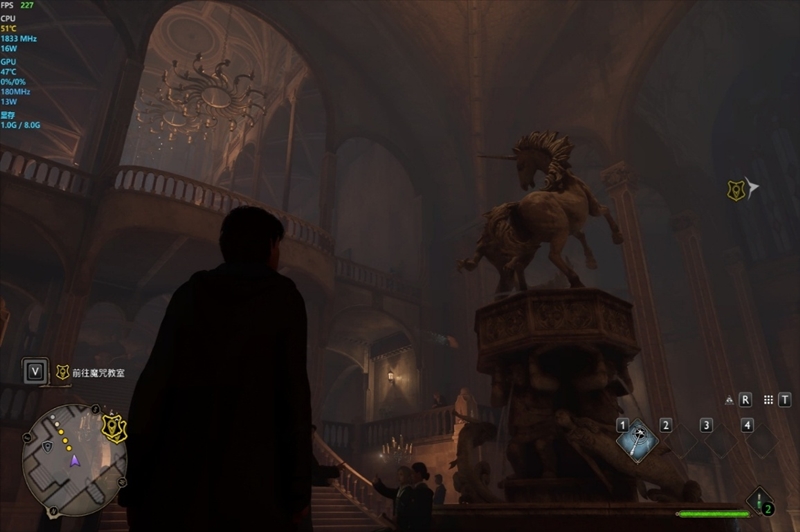Select the quest objective 前往魔咒教室
This screenshot has height=532, width=800.
[99, 372]
